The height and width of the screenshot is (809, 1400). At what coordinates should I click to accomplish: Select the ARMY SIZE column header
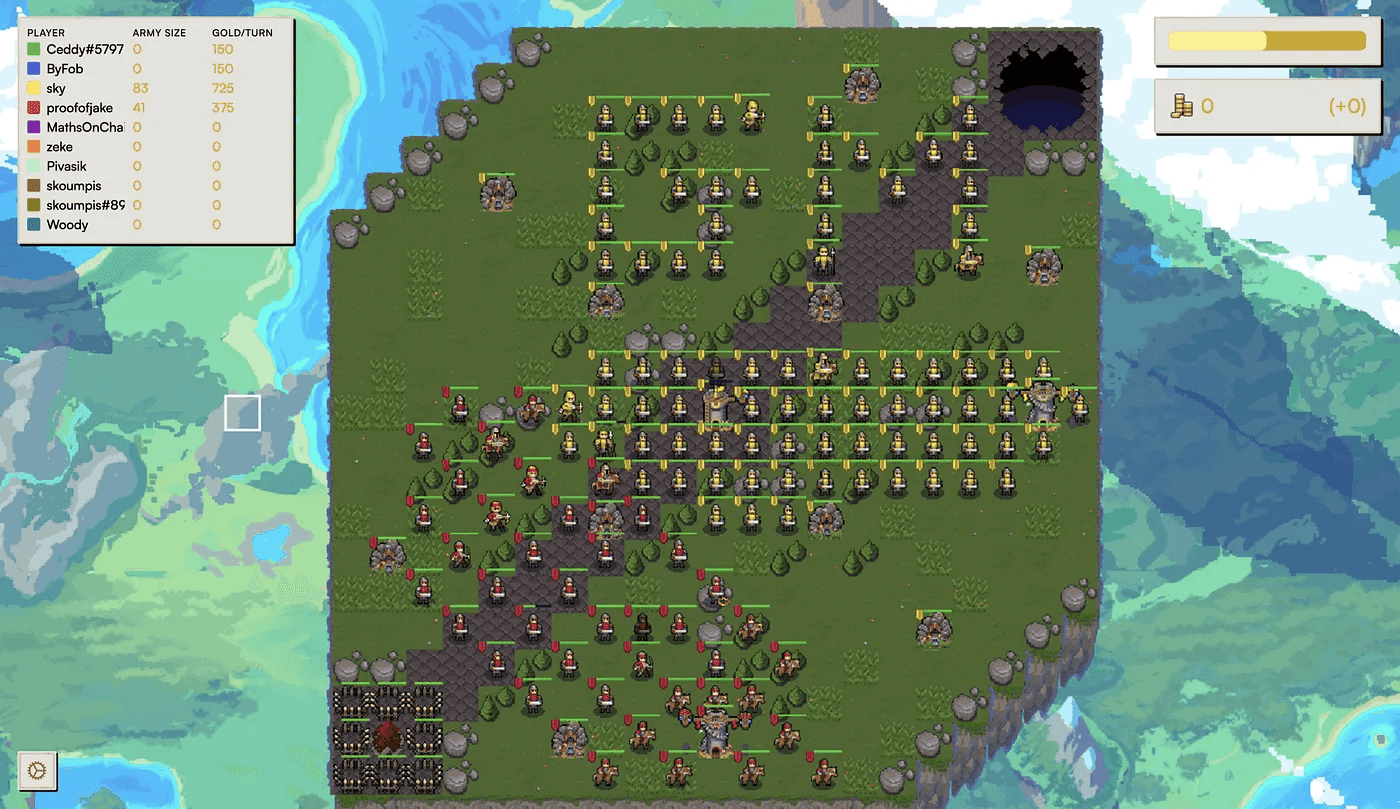tap(161, 32)
